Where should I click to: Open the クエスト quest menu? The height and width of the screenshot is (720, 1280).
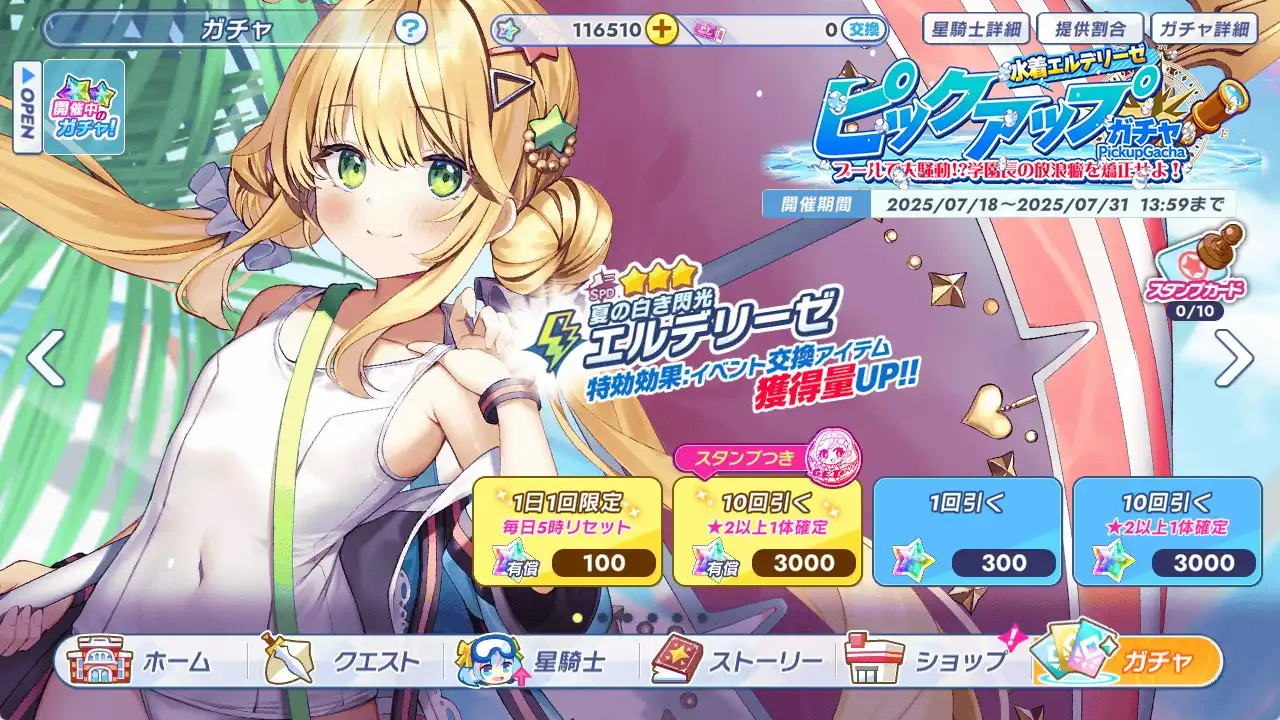pos(340,662)
